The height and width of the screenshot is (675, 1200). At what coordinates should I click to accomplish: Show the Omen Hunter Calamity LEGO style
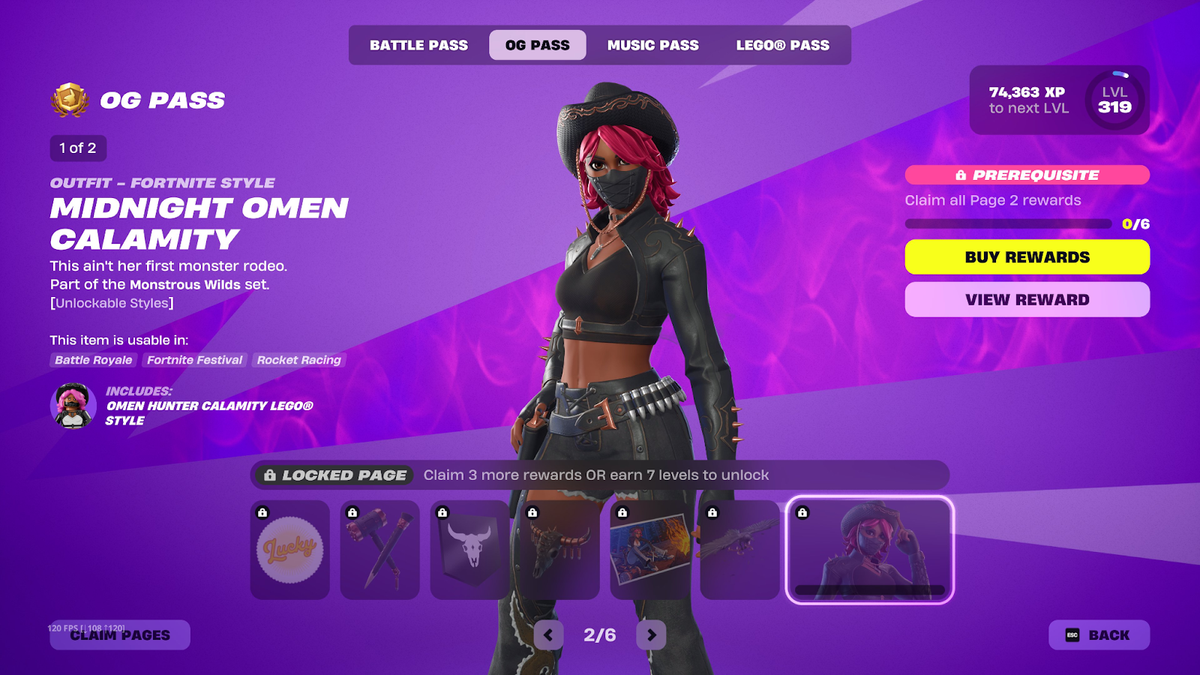pyautogui.click(x=73, y=406)
